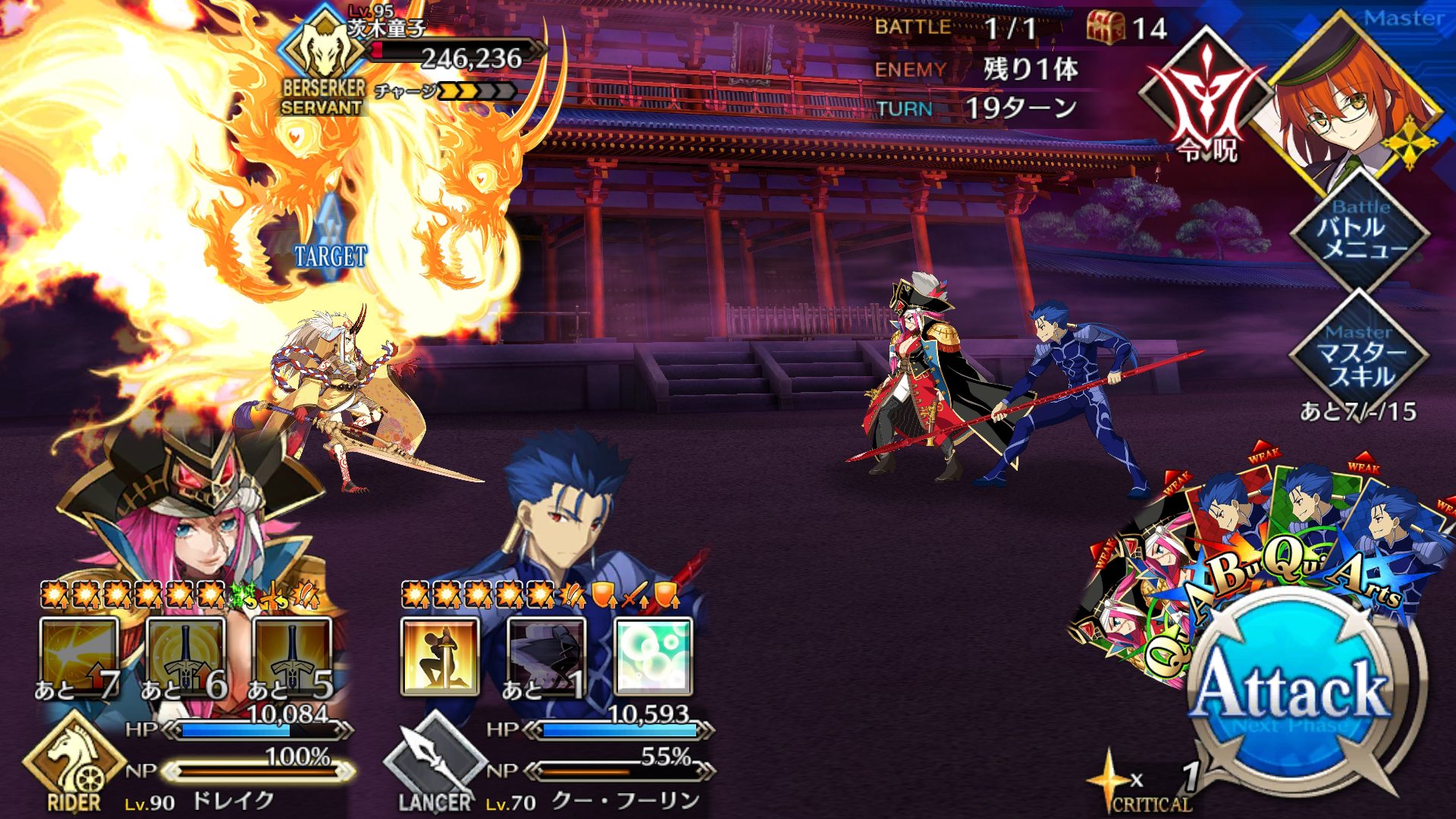Target the Berserker enemy class icon
The height and width of the screenshot is (819, 1456).
tap(323, 53)
